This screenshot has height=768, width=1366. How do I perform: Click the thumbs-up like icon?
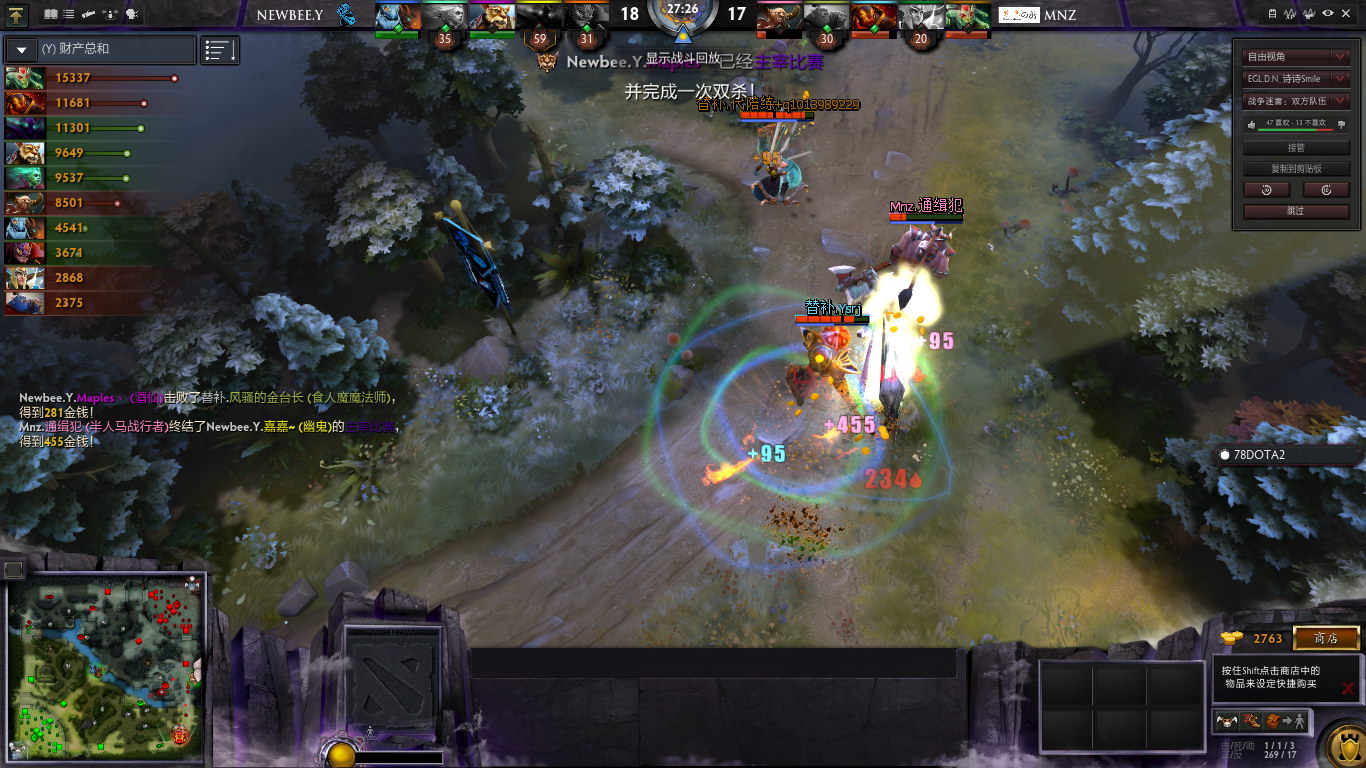pos(1251,124)
